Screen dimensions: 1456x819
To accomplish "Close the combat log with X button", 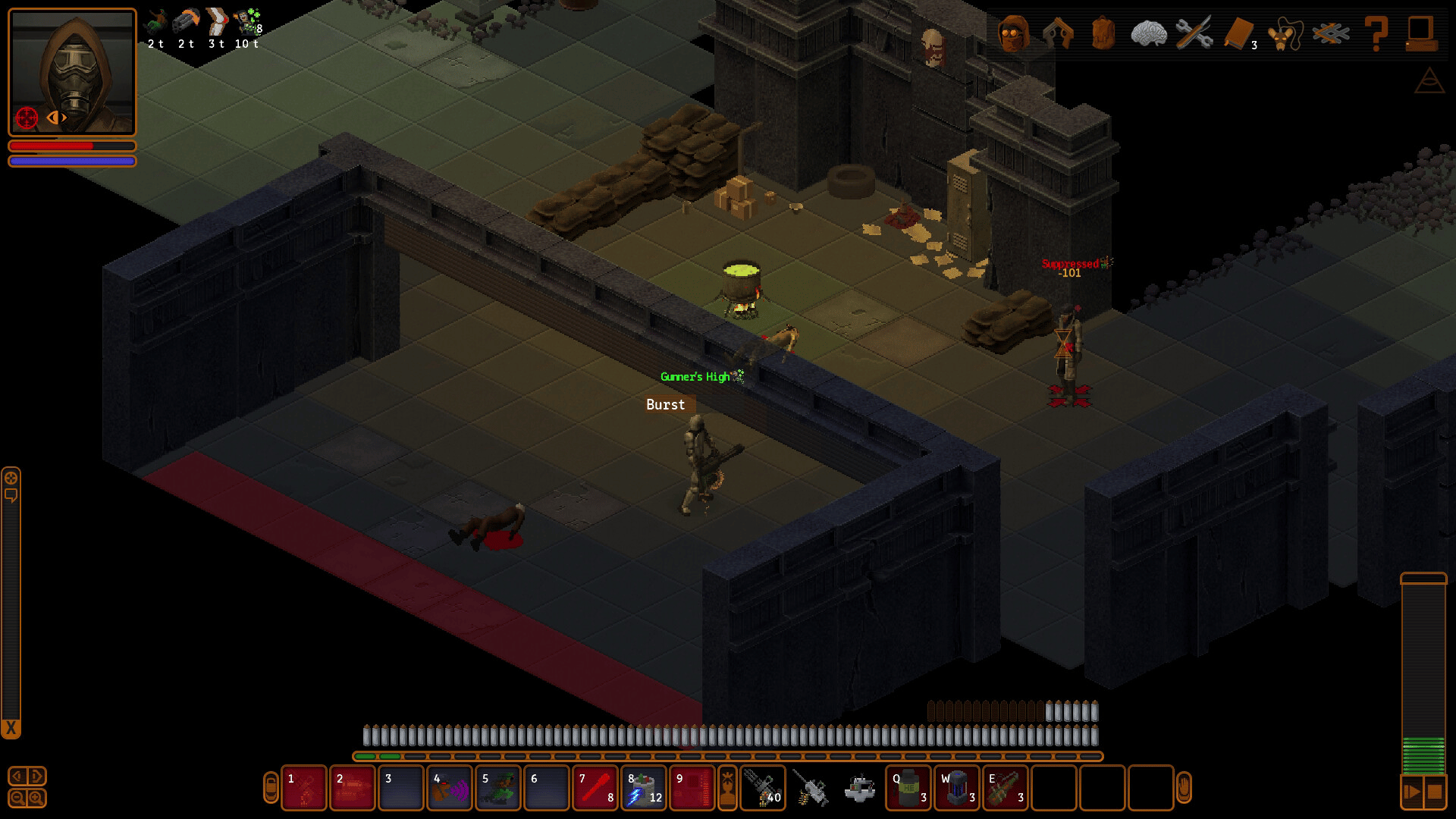I will [x=11, y=729].
